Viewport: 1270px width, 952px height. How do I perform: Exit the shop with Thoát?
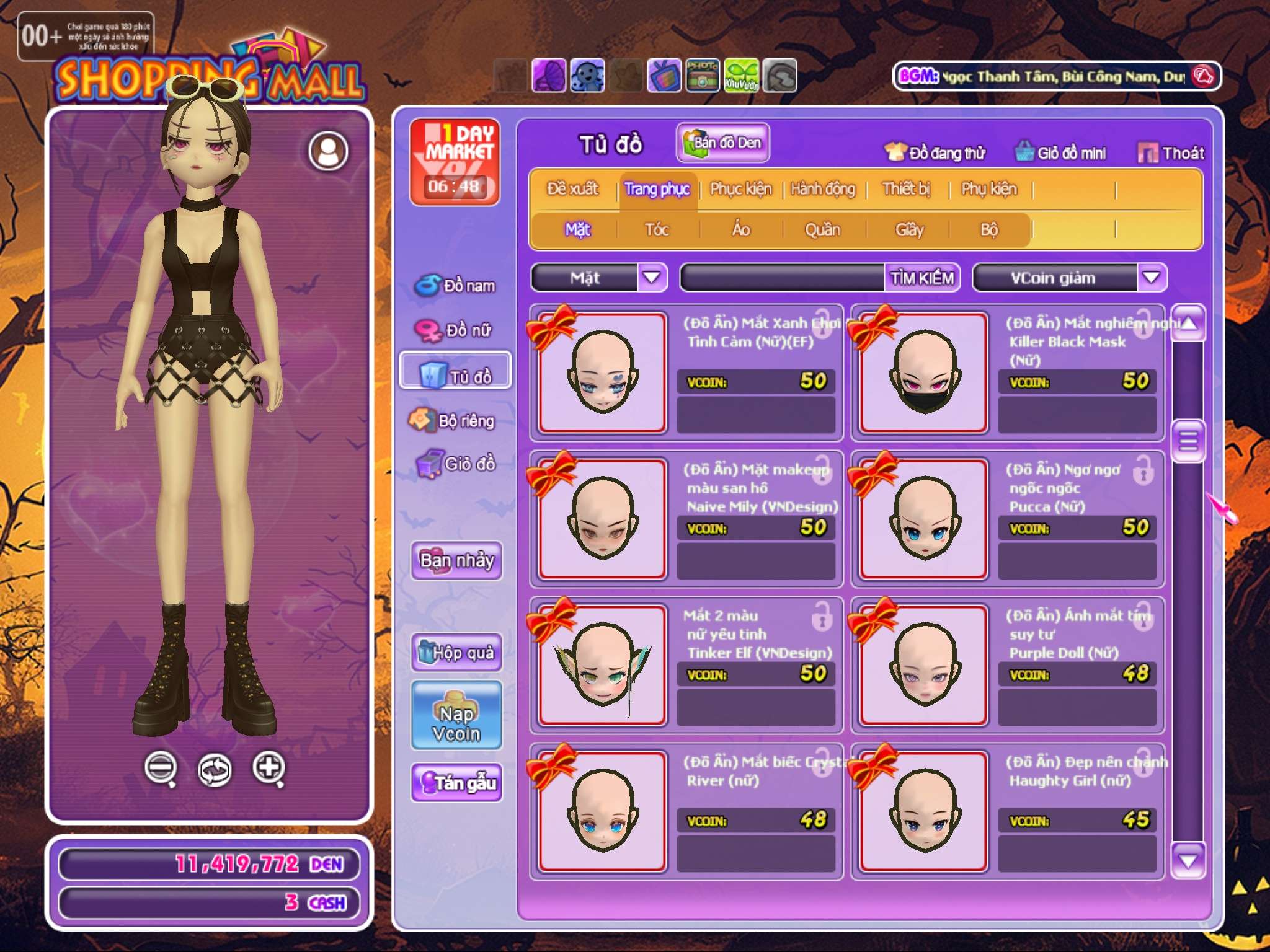coord(1171,153)
